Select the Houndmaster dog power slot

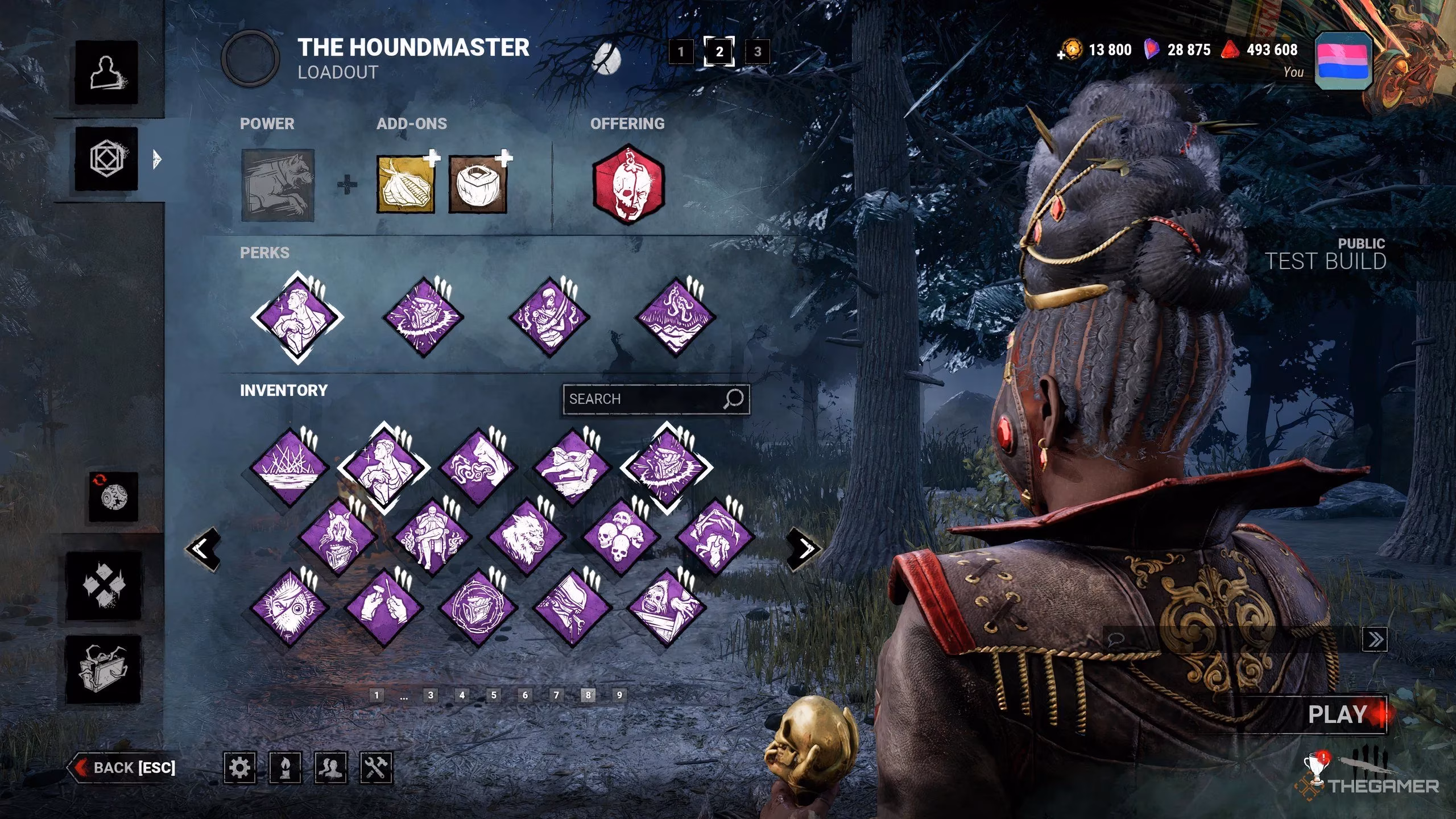coord(278,185)
